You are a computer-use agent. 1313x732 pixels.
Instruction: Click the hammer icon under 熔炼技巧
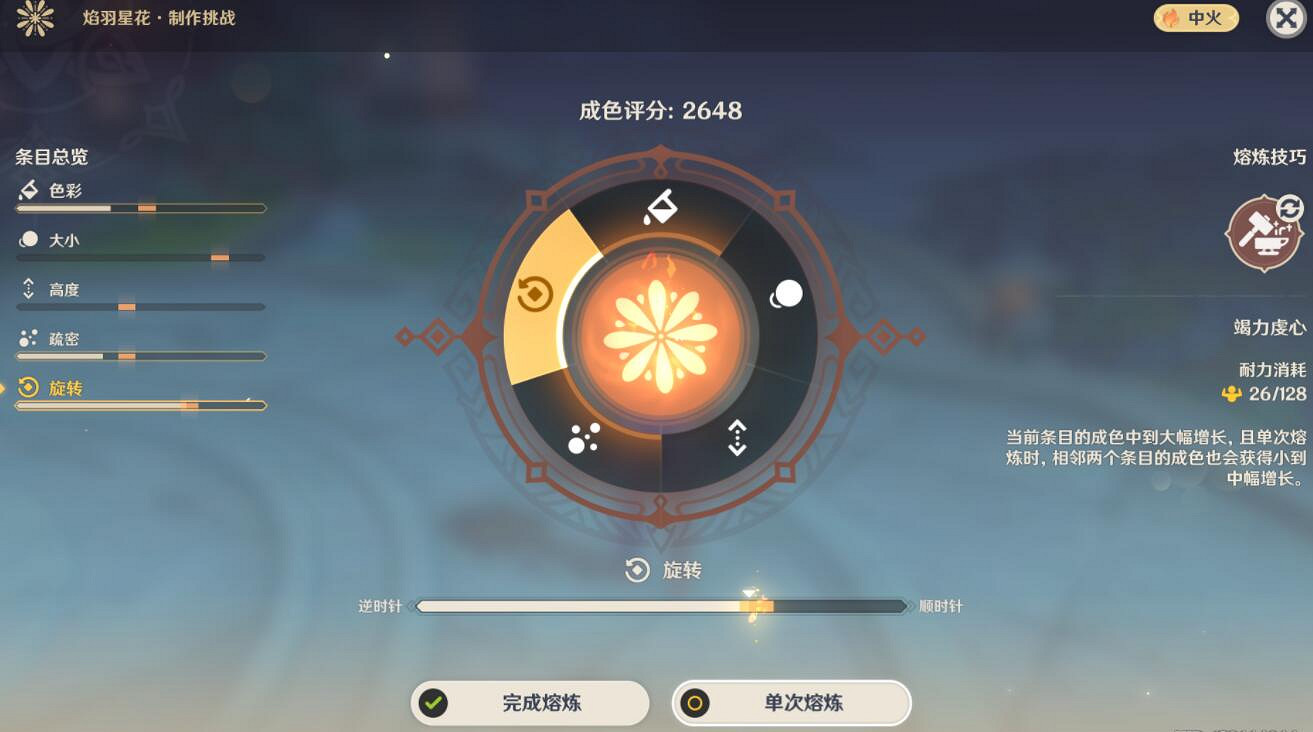coord(1262,232)
